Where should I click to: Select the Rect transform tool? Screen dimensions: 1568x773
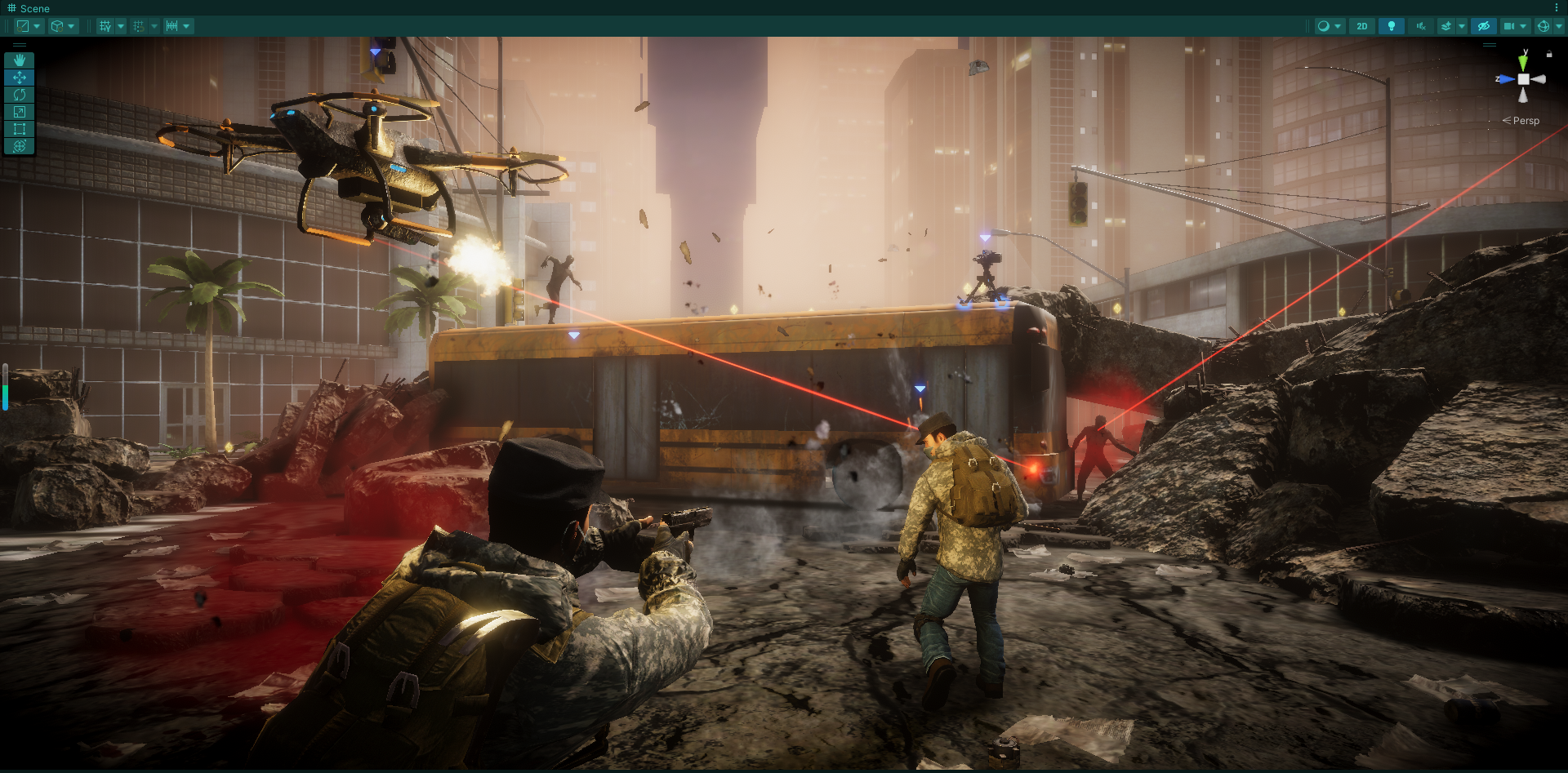(x=20, y=129)
